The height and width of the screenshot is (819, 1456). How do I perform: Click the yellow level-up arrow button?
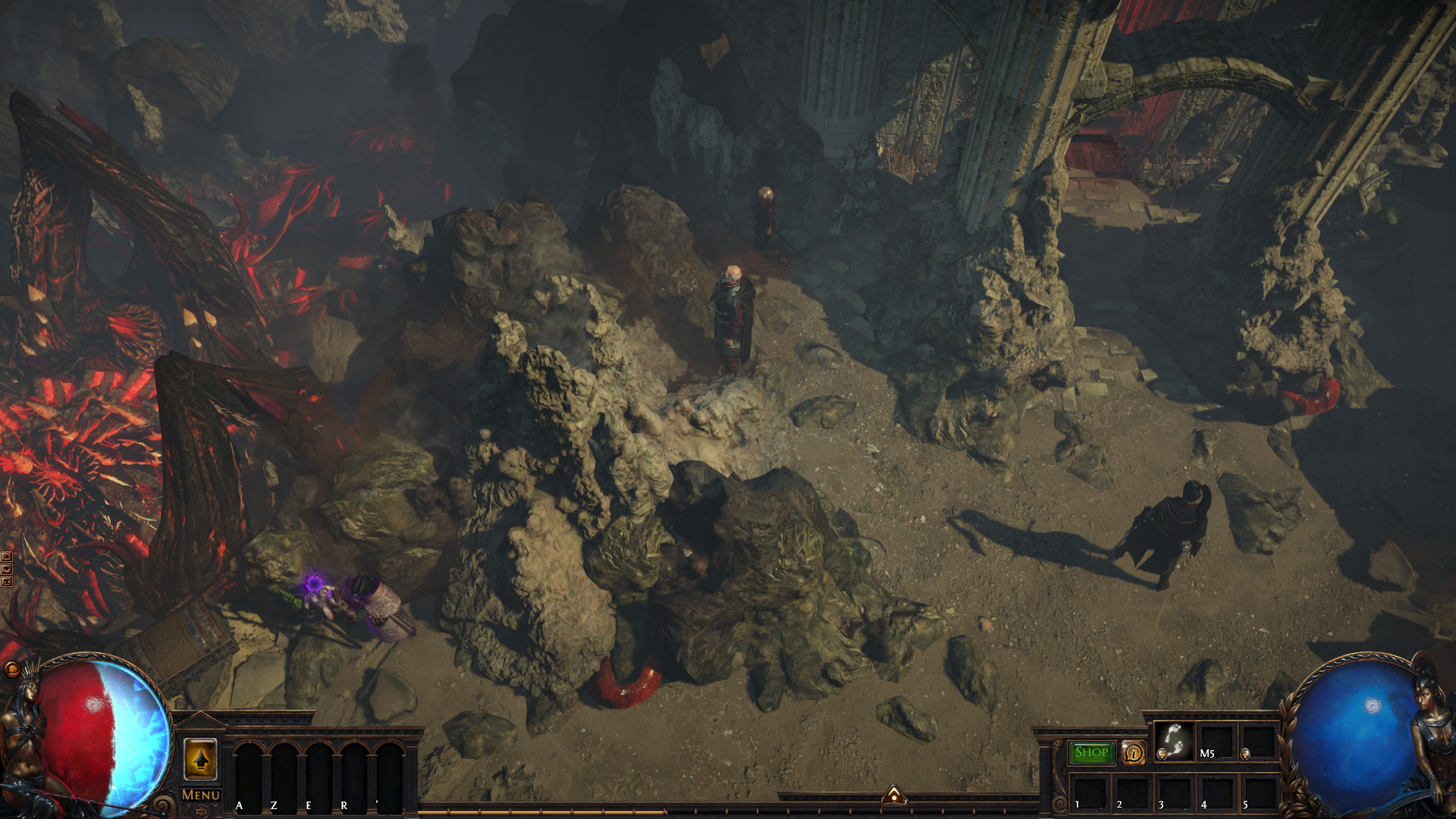pos(200,759)
